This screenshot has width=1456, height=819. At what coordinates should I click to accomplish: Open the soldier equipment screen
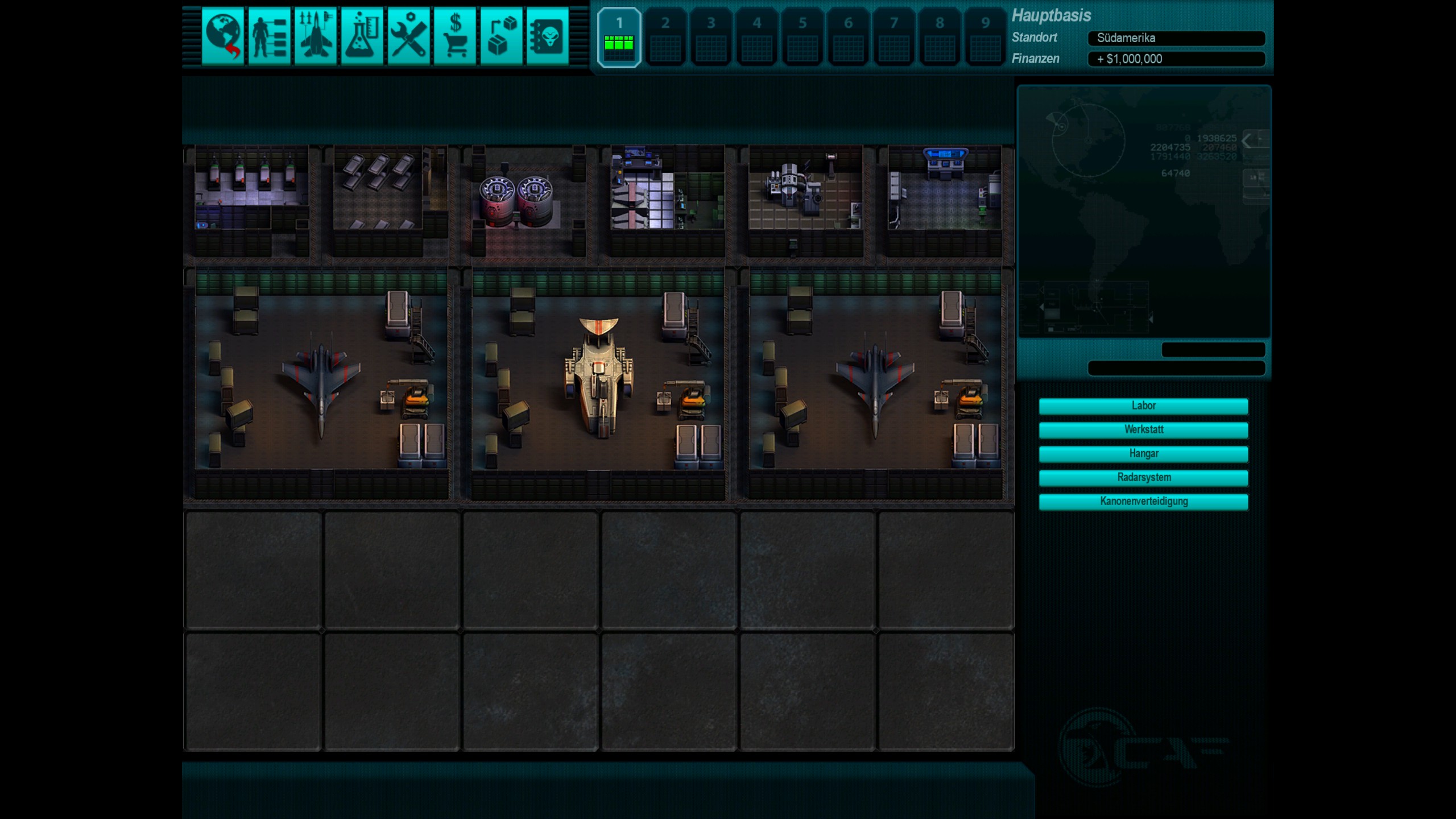pos(269,36)
